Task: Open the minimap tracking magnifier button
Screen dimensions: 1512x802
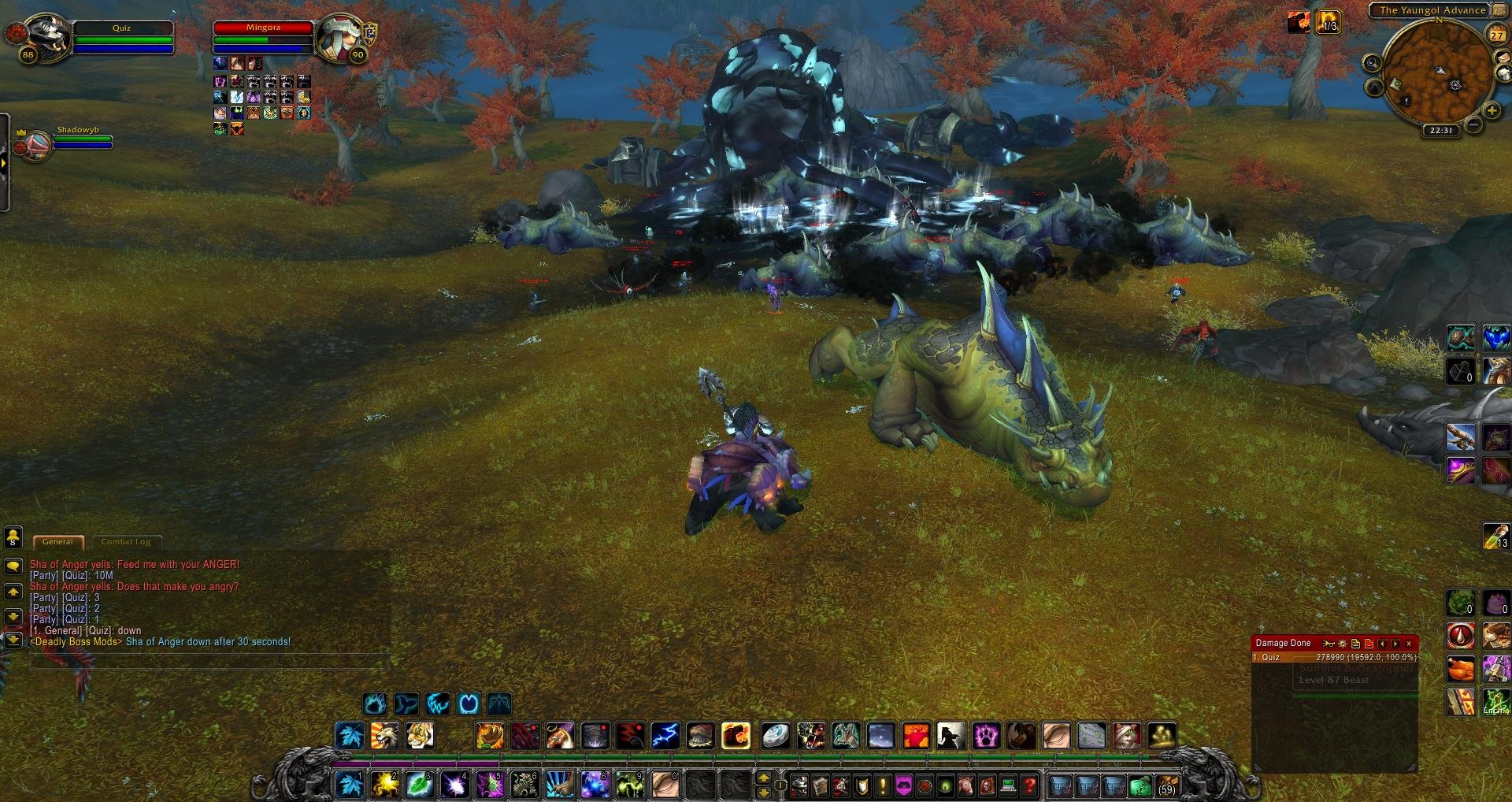Action: pyautogui.click(x=1373, y=64)
